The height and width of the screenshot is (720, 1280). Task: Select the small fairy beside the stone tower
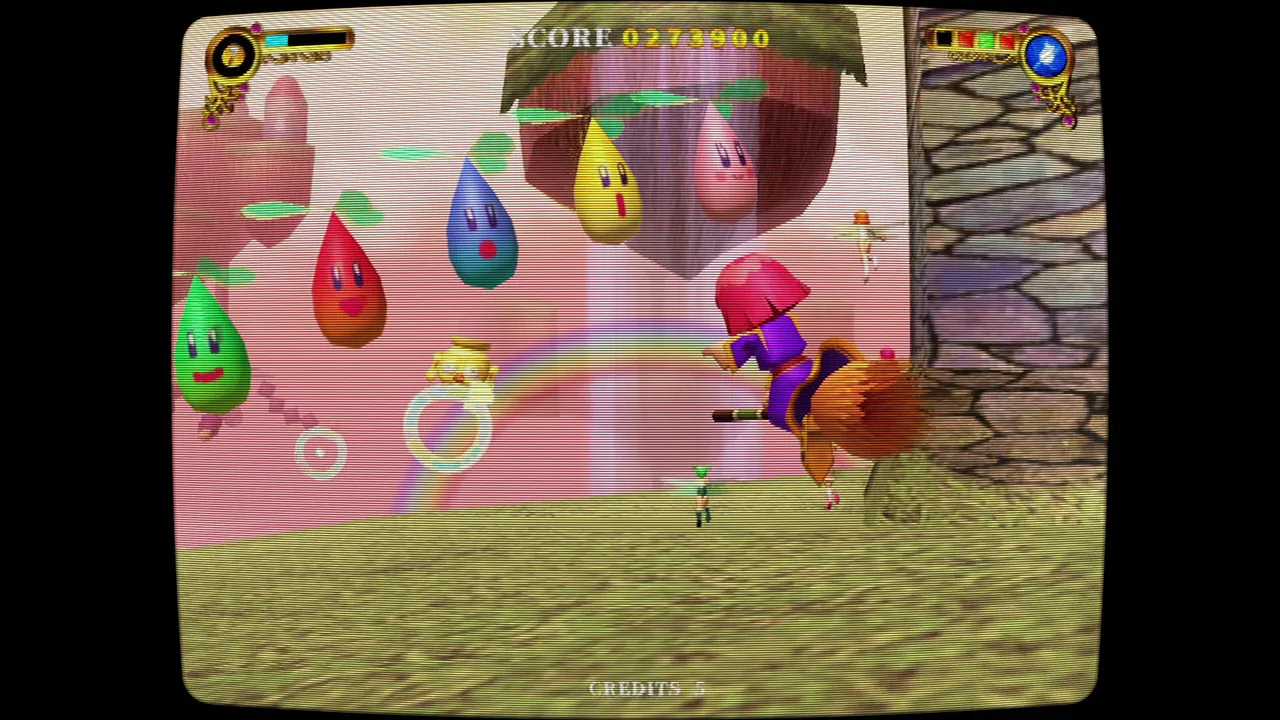864,240
